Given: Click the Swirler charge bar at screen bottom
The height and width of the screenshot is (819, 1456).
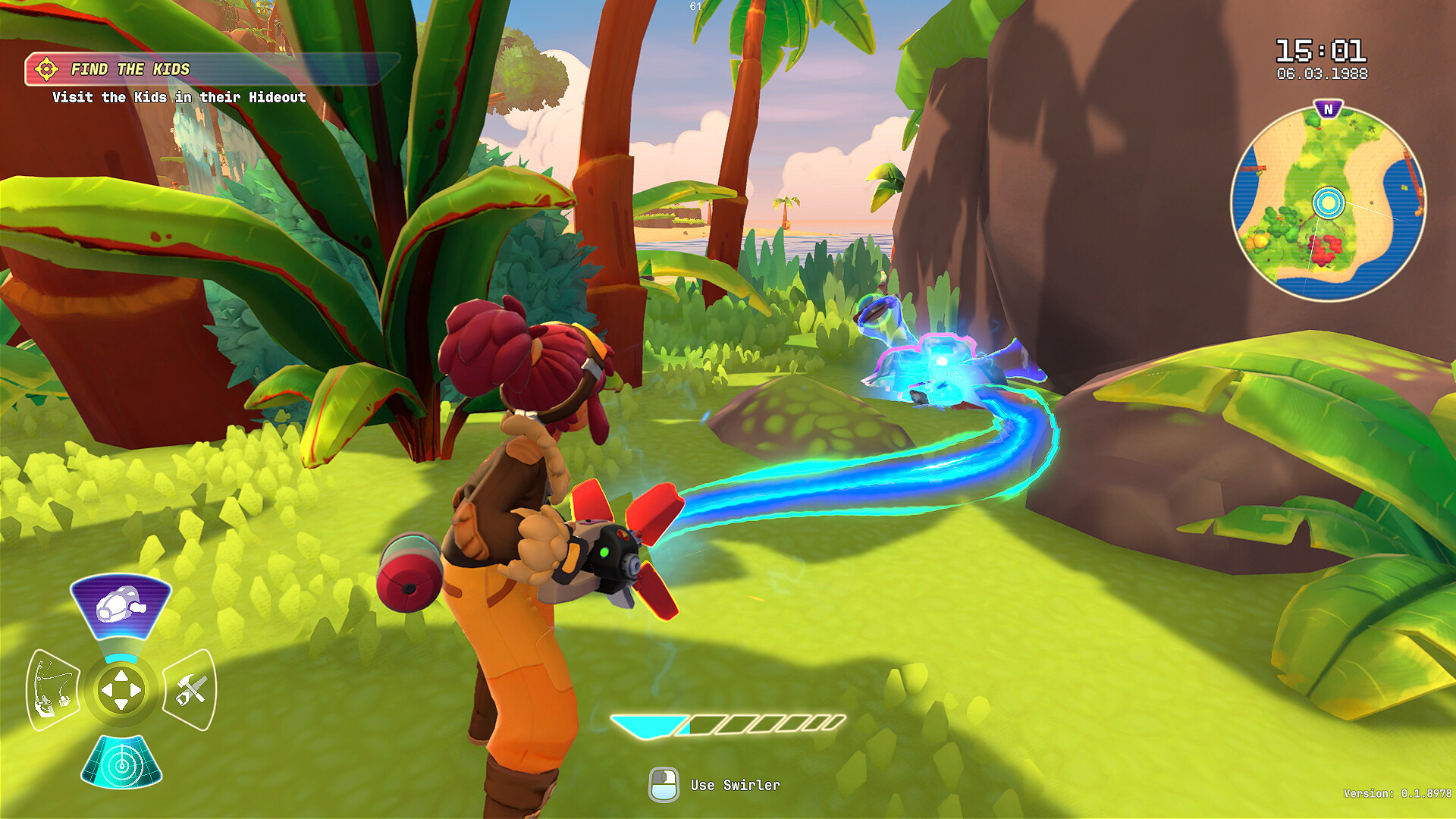Looking at the screenshot, I should (x=726, y=724).
